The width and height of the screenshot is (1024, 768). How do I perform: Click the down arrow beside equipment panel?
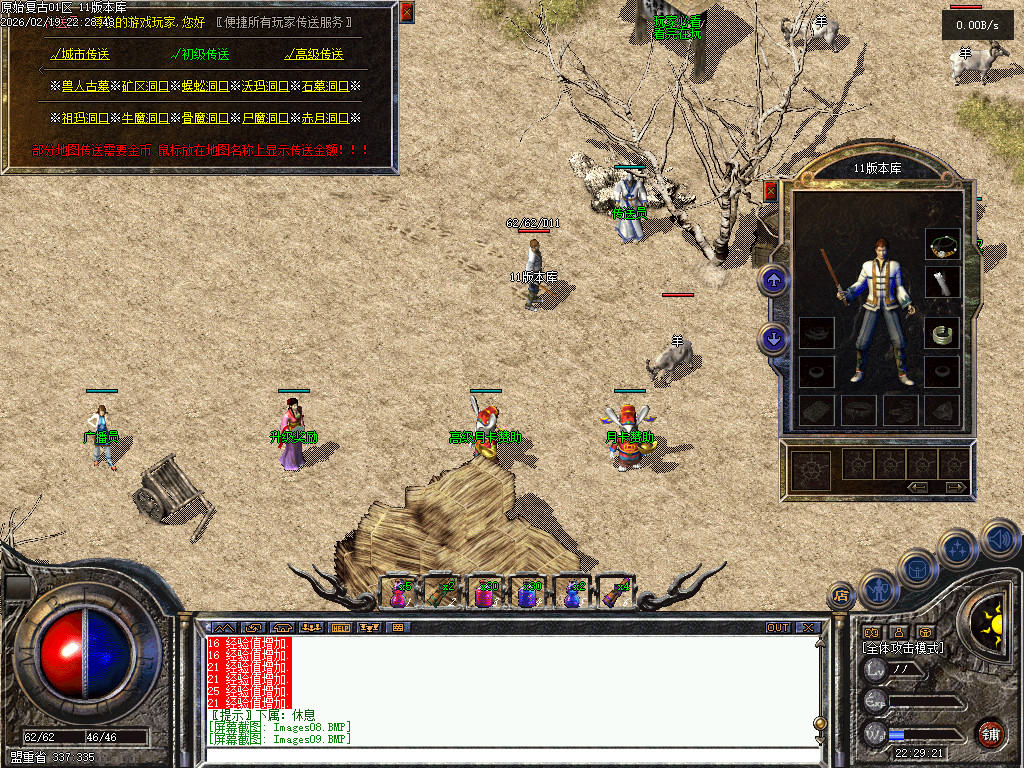click(x=773, y=338)
